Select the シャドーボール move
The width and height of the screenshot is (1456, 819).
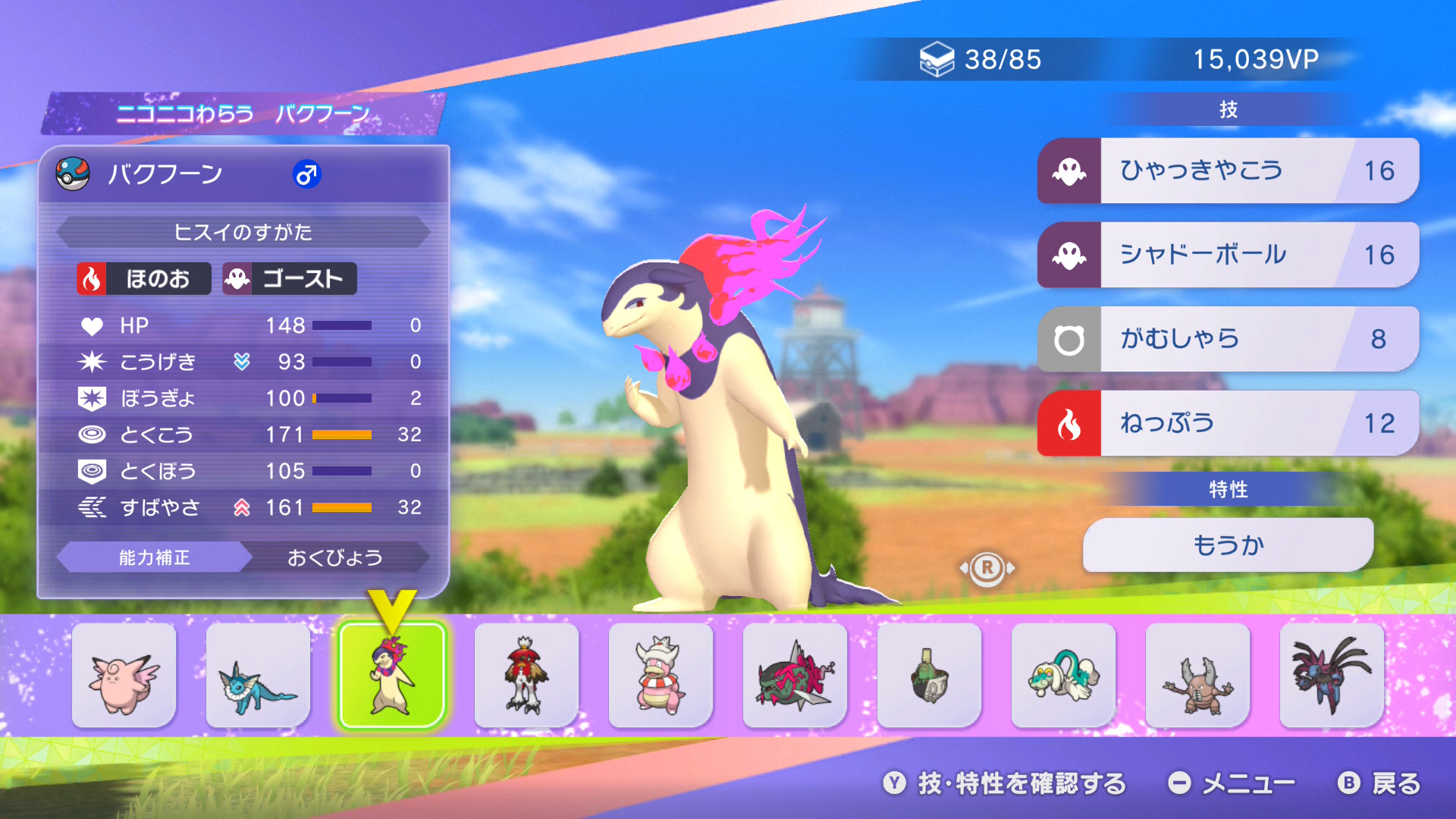(x=1228, y=255)
